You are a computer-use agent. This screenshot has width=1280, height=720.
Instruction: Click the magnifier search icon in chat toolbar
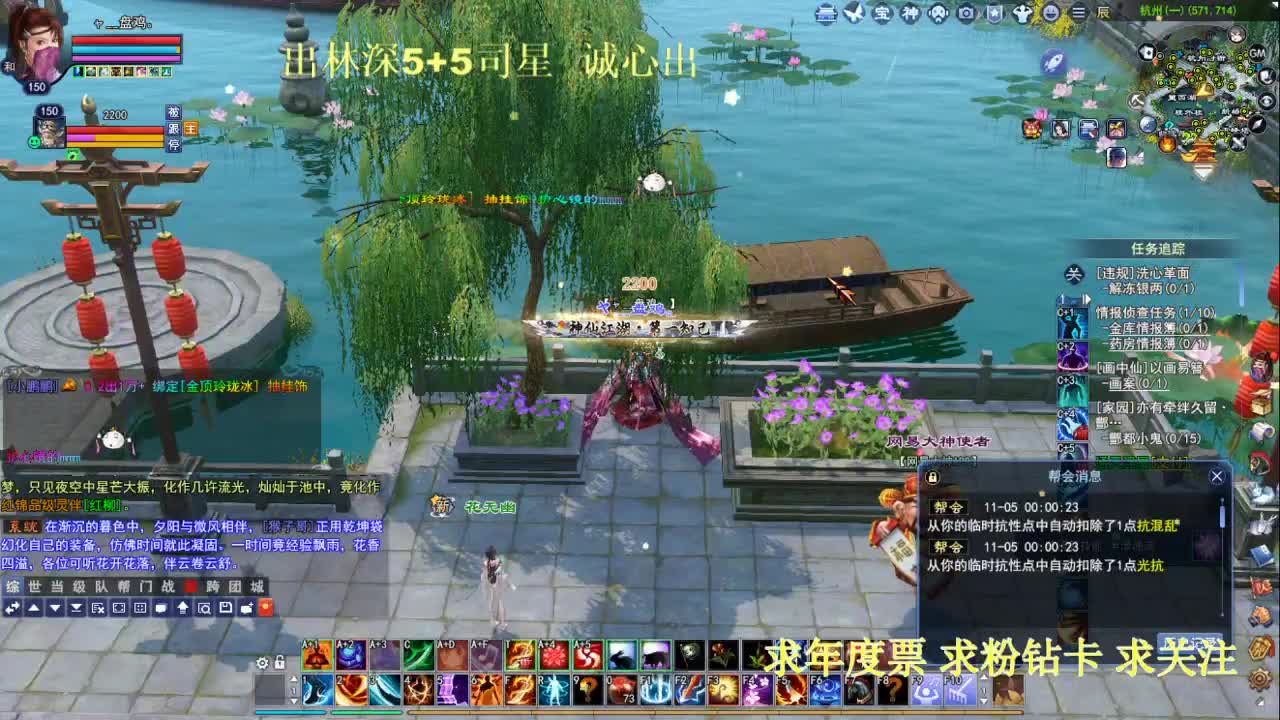point(204,606)
